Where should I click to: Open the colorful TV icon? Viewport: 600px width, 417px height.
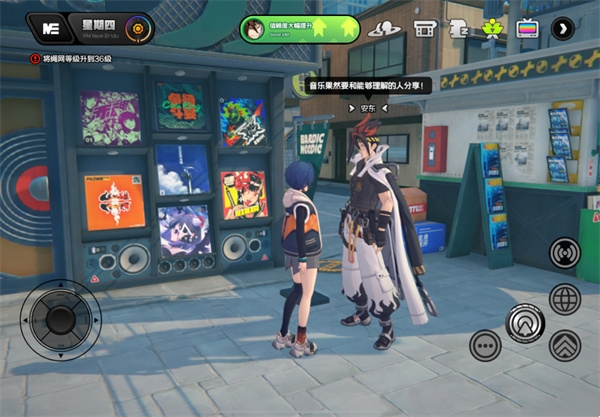(x=527, y=29)
